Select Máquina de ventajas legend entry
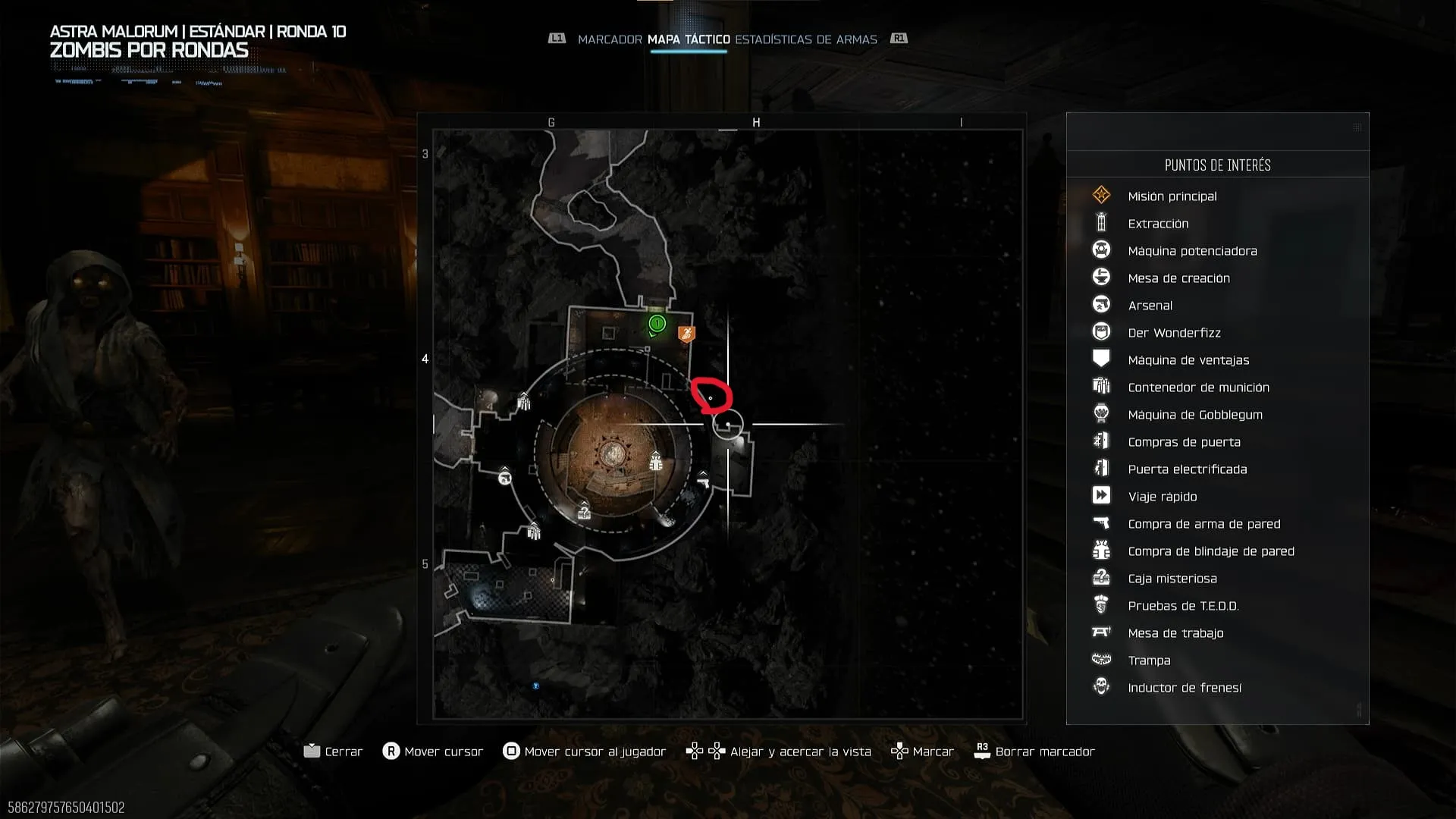Image resolution: width=1456 pixels, height=819 pixels. tap(1188, 360)
